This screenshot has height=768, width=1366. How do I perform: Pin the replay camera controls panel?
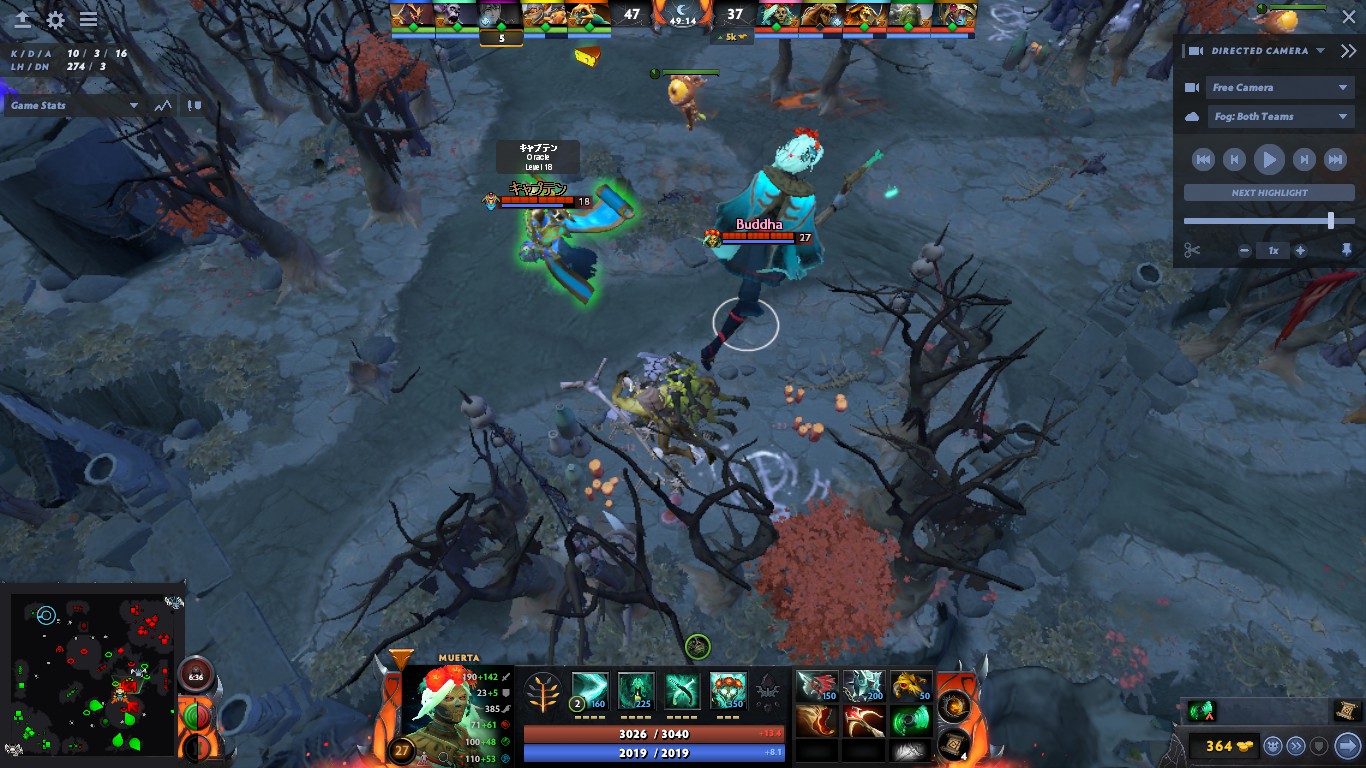[x=1347, y=250]
